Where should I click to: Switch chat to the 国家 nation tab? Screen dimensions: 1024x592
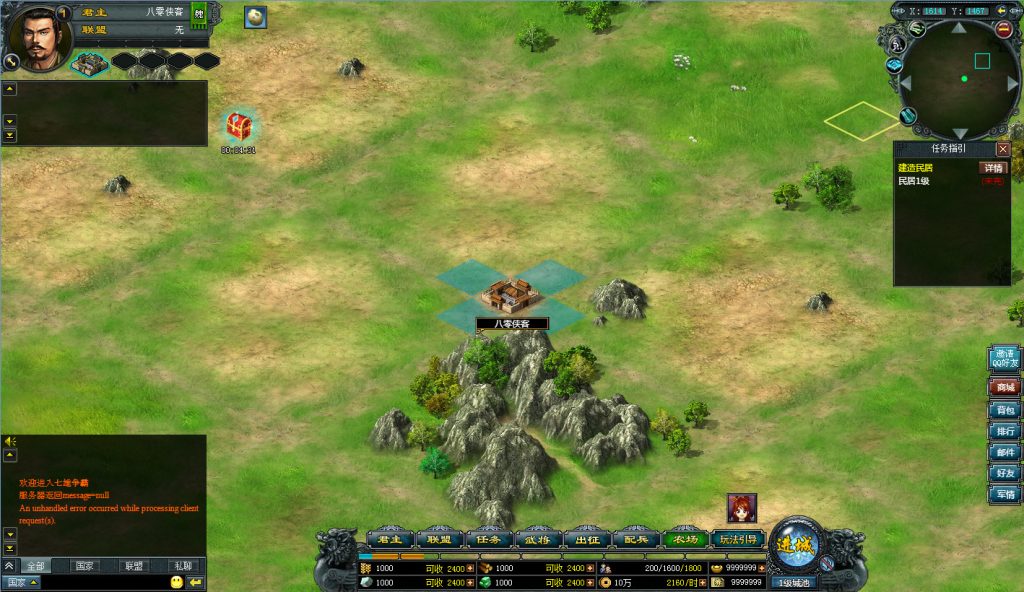coord(86,566)
